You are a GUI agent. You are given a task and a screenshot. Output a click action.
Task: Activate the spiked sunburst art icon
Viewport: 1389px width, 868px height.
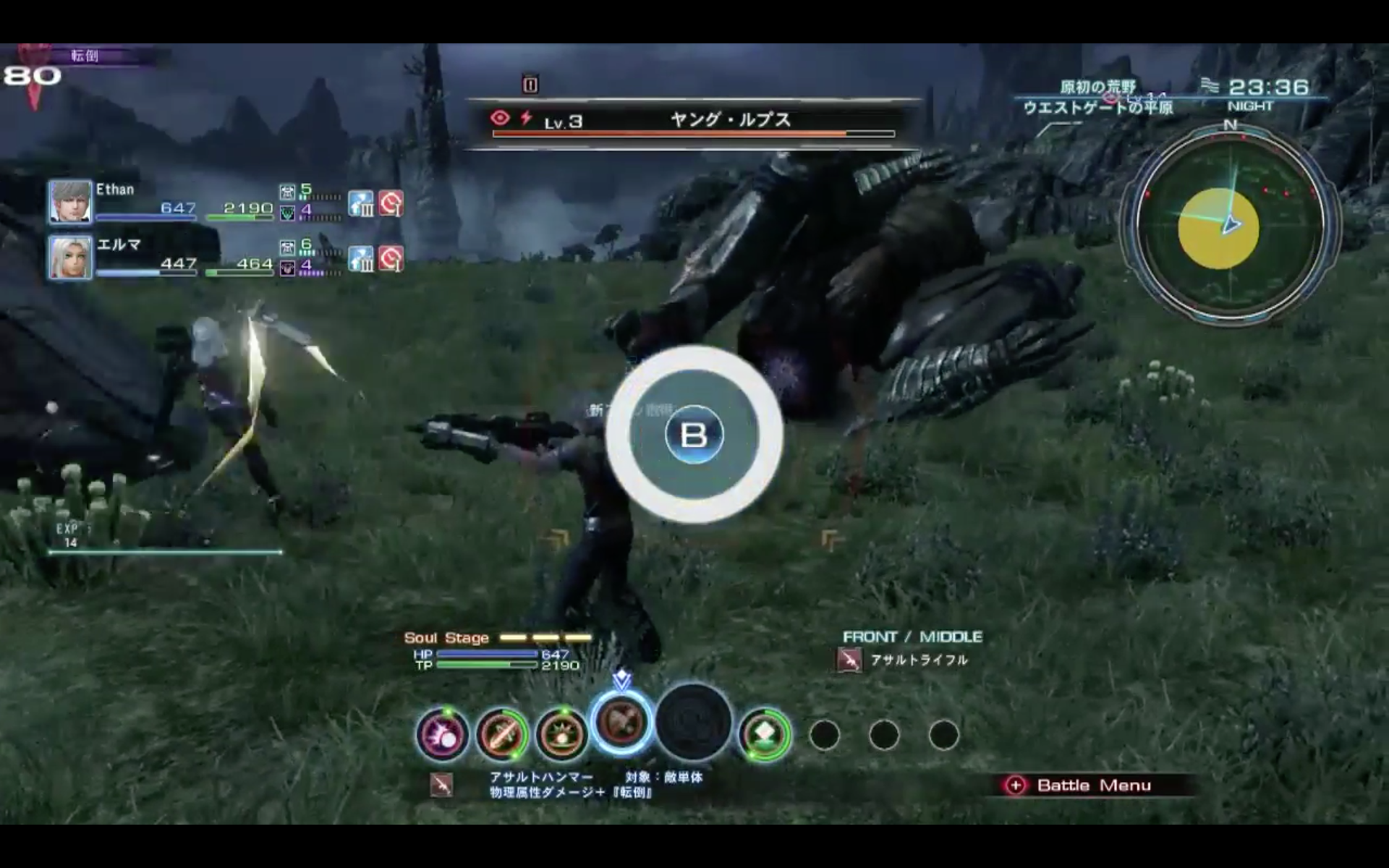coord(561,735)
